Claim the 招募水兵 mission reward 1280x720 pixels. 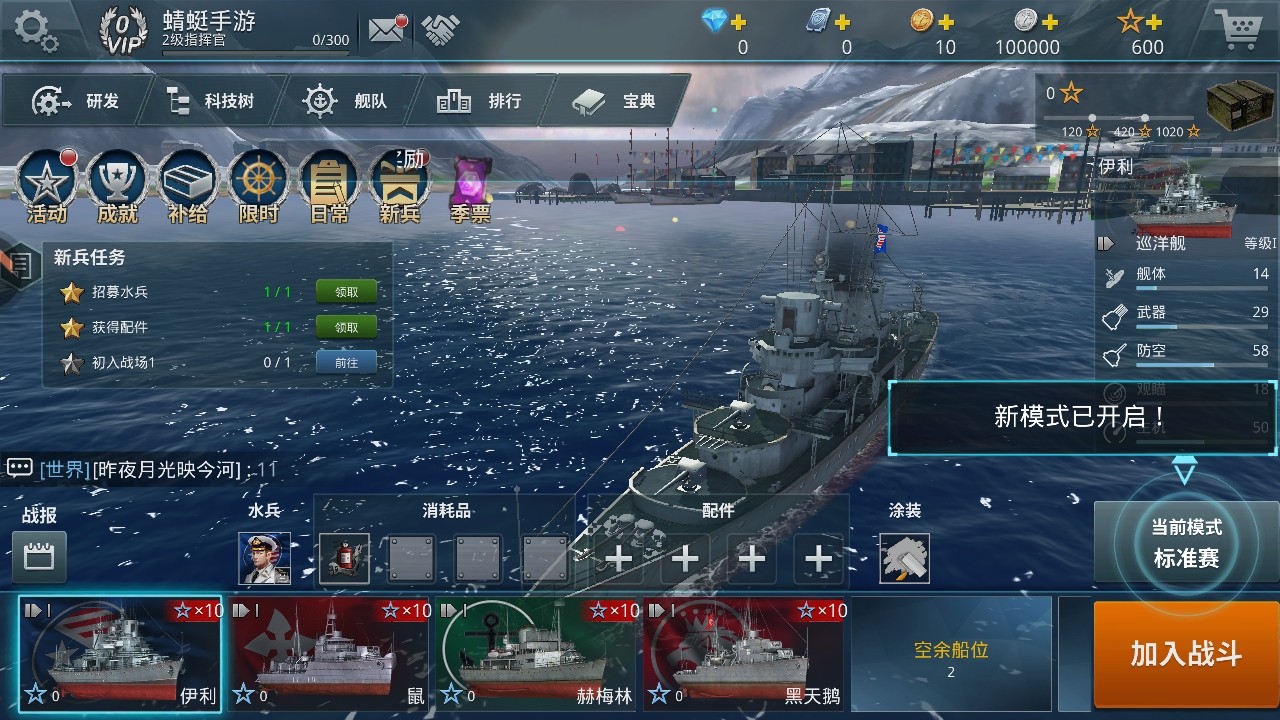346,292
